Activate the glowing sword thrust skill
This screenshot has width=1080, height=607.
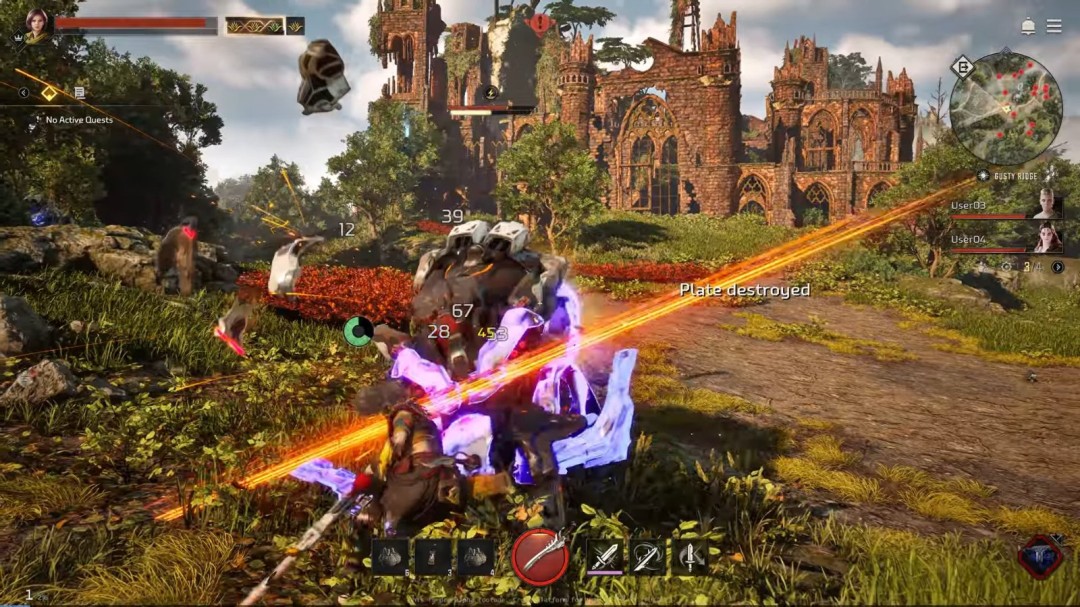pos(604,556)
